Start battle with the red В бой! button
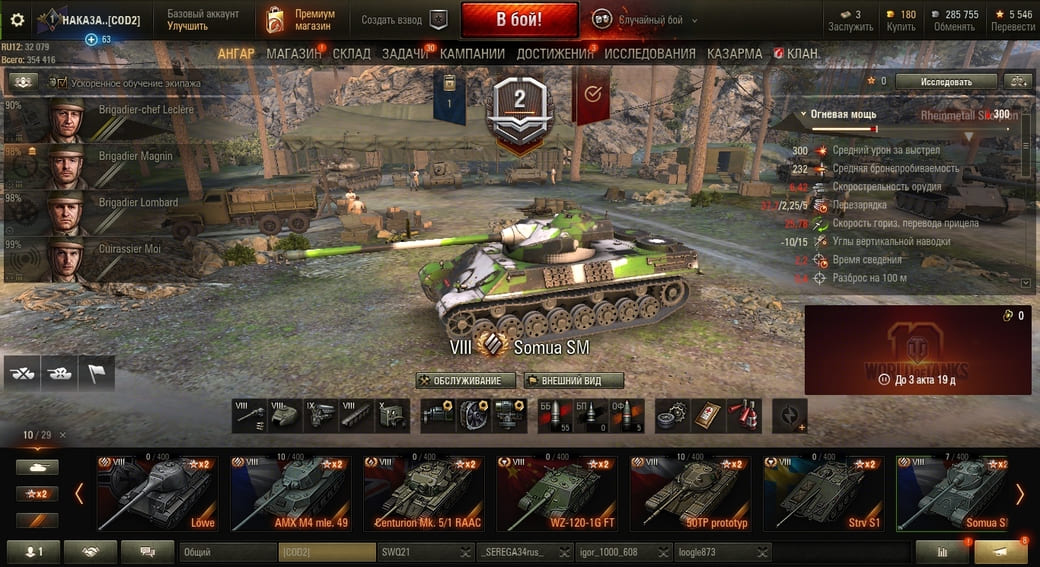 519,19
